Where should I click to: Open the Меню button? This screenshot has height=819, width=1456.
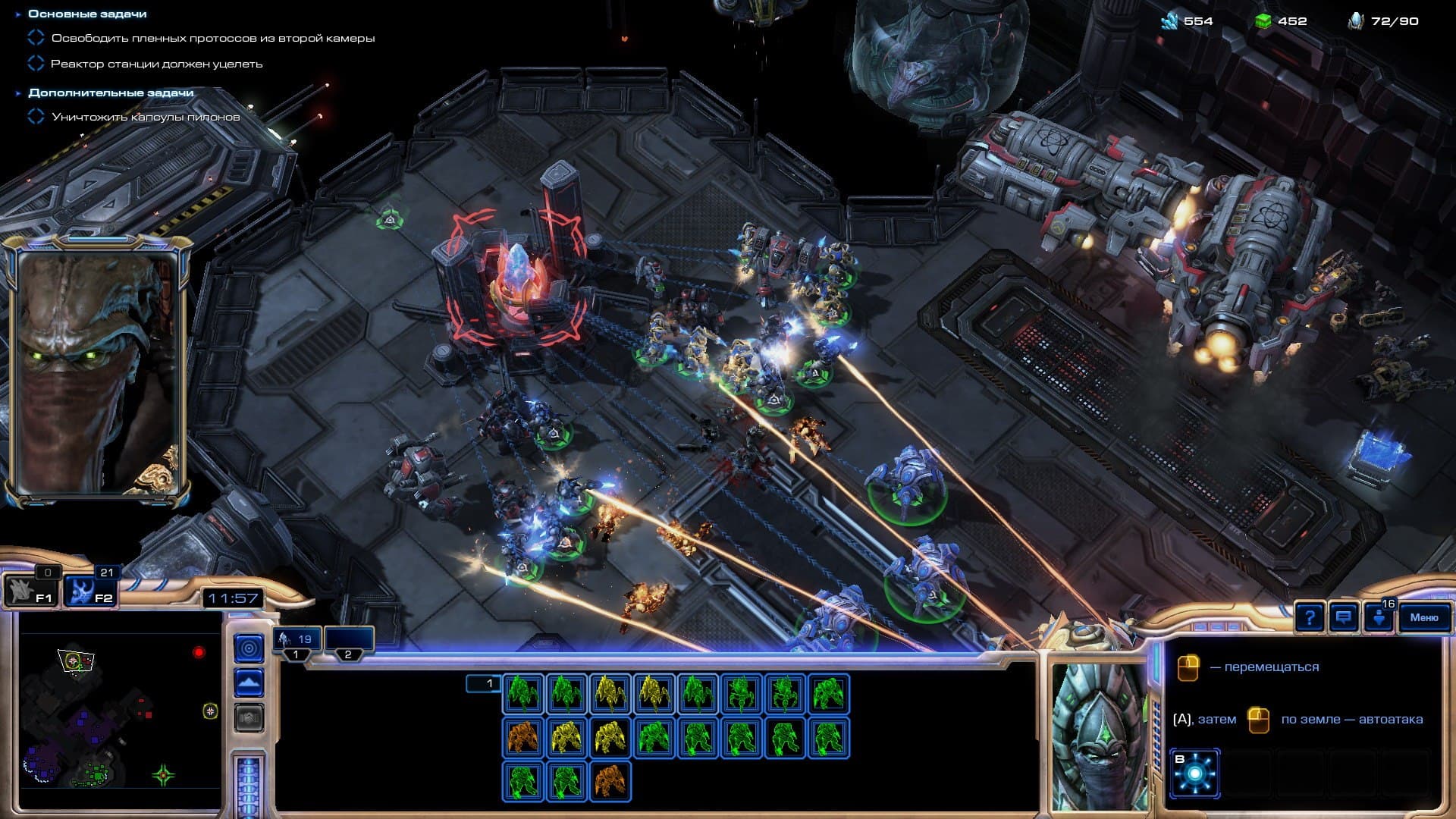tap(1423, 617)
